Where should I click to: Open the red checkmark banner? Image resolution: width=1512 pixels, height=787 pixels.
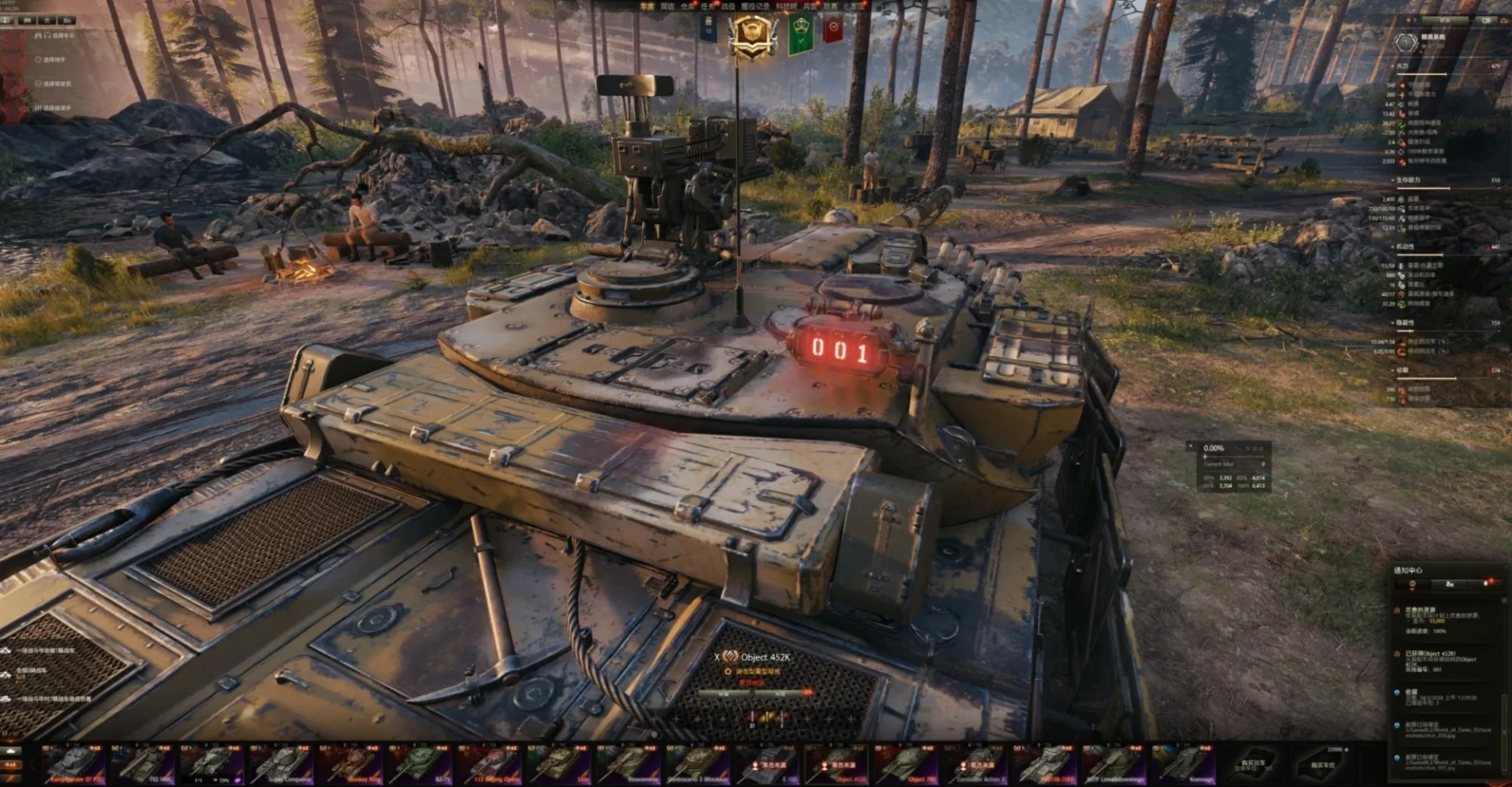click(x=833, y=29)
